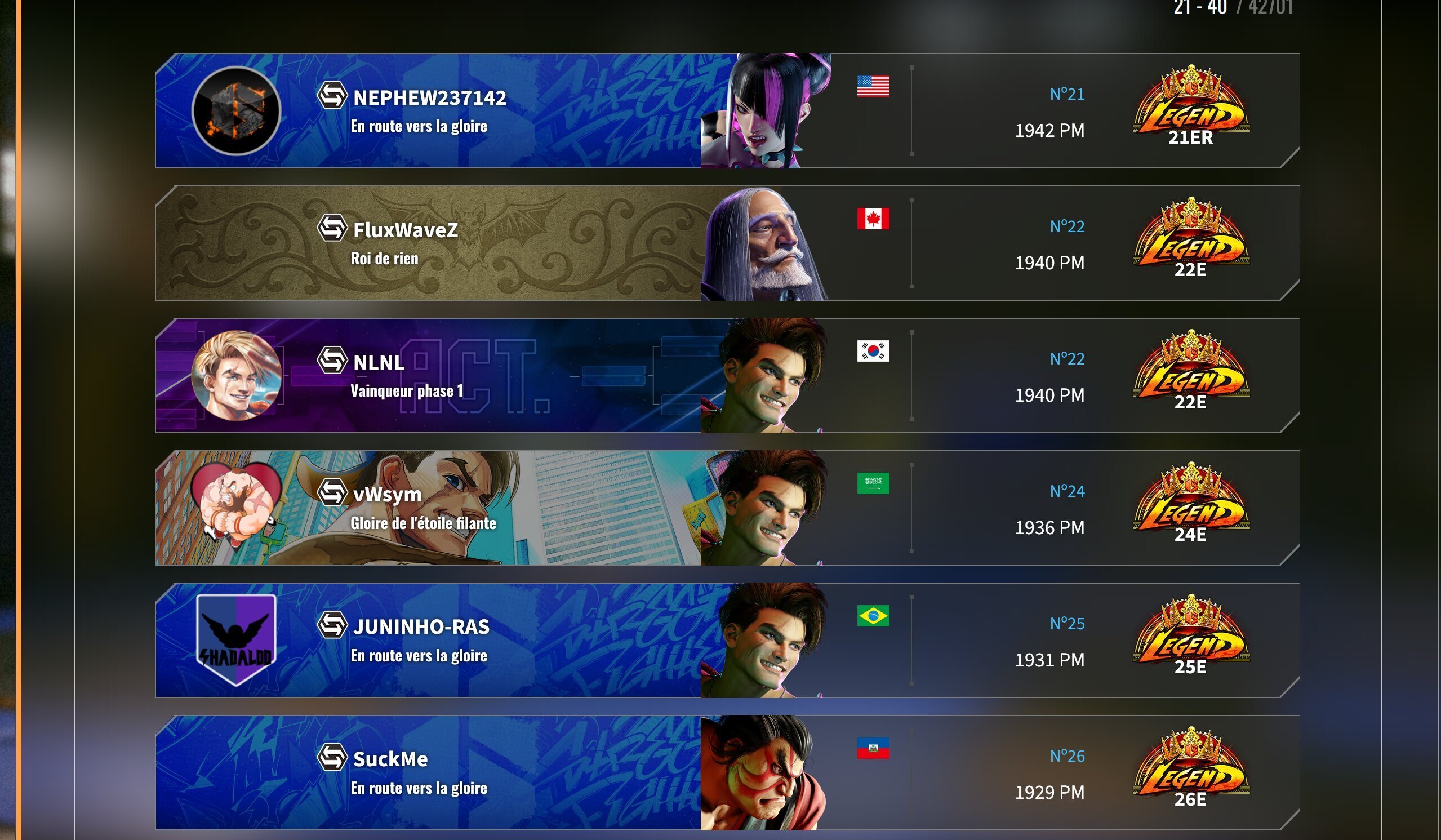
Task: Click the 1940 PM score on NLNL's row
Action: point(1051,395)
